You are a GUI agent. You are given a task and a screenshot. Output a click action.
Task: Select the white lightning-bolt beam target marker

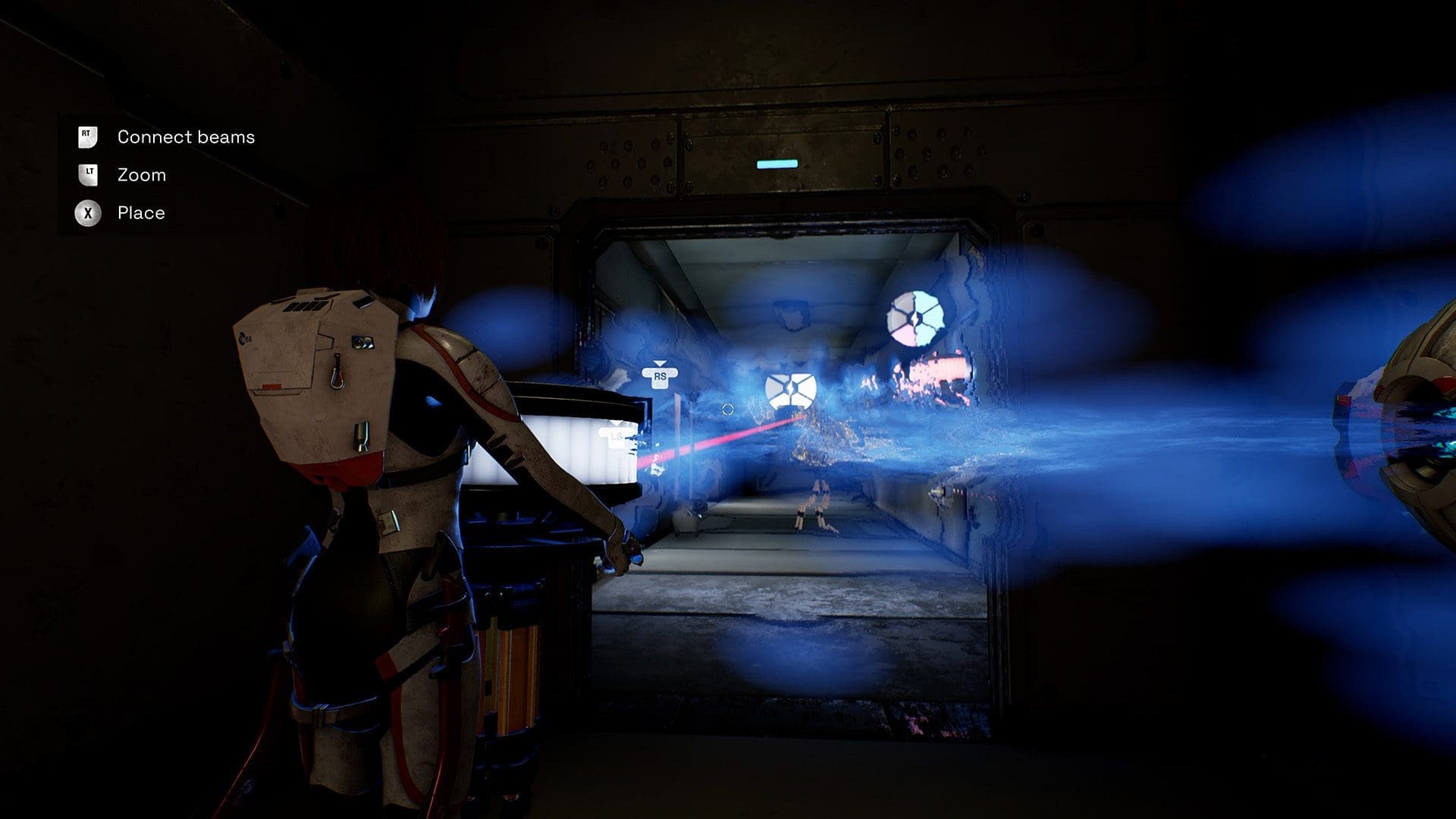tap(790, 391)
